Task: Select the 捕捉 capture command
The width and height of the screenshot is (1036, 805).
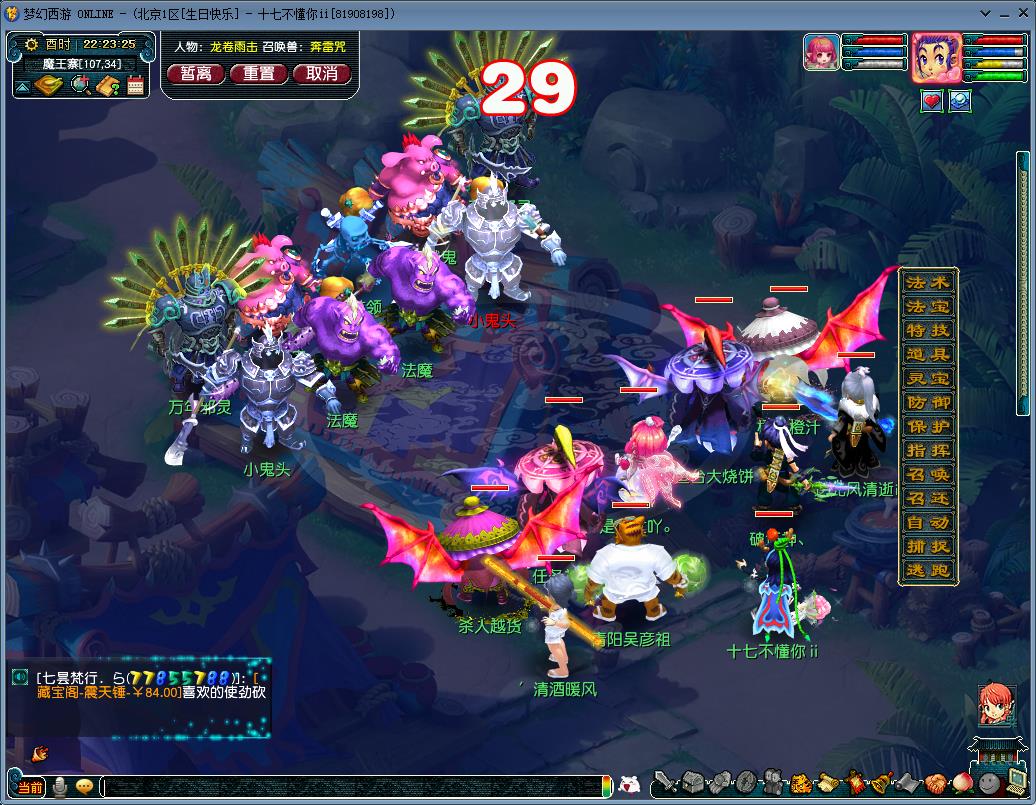Action: 928,546
